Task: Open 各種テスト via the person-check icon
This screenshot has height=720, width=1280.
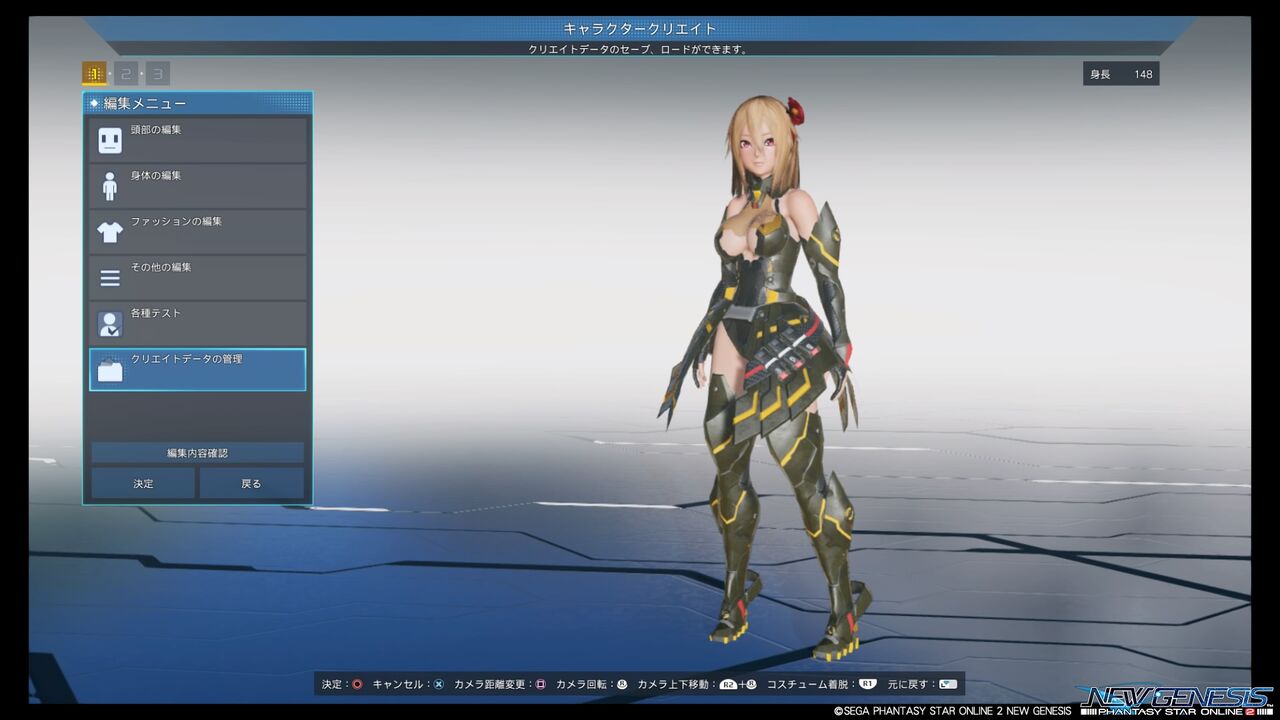Action: pos(110,323)
